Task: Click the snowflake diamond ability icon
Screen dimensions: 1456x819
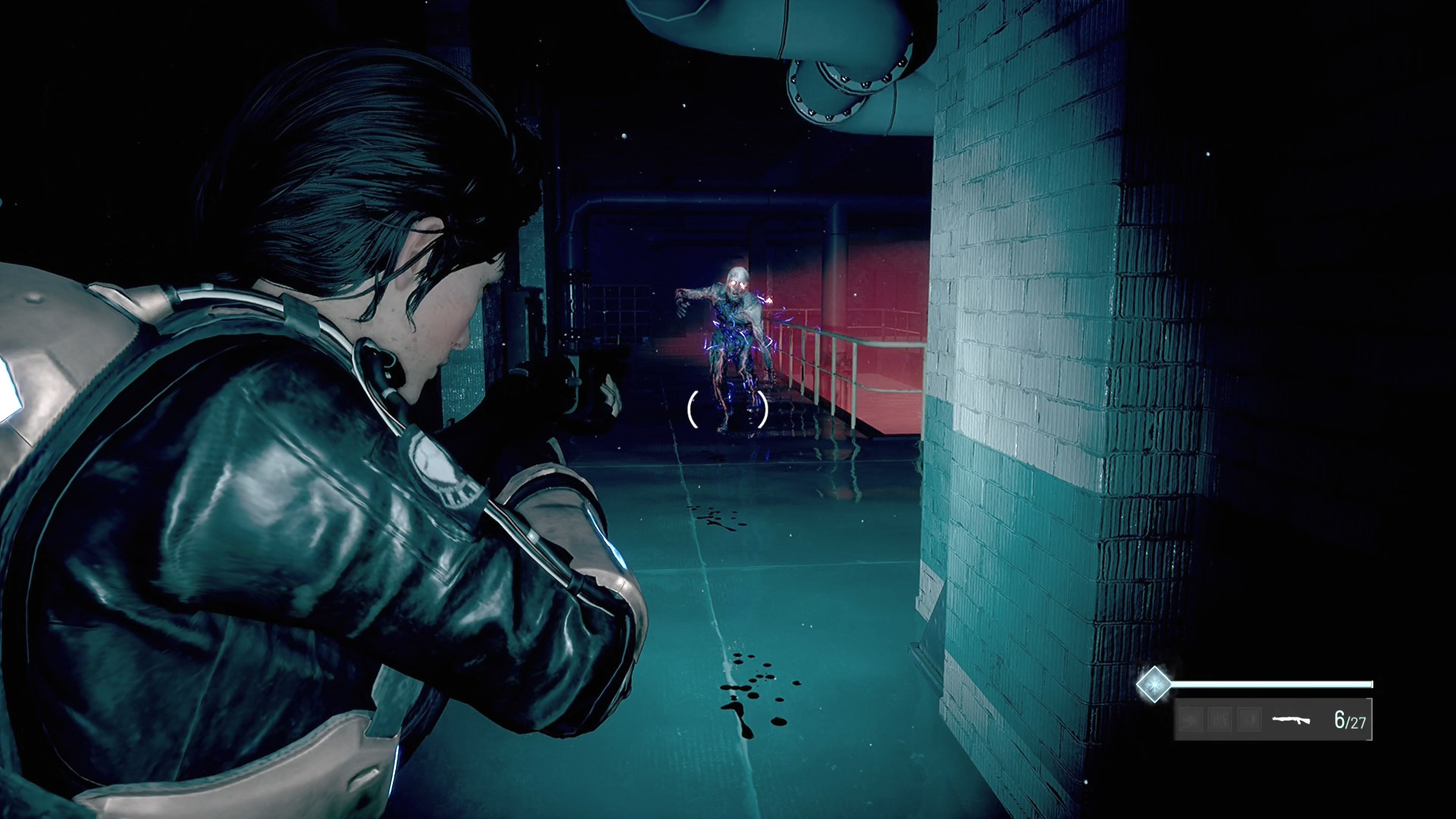Action: pyautogui.click(x=1153, y=684)
